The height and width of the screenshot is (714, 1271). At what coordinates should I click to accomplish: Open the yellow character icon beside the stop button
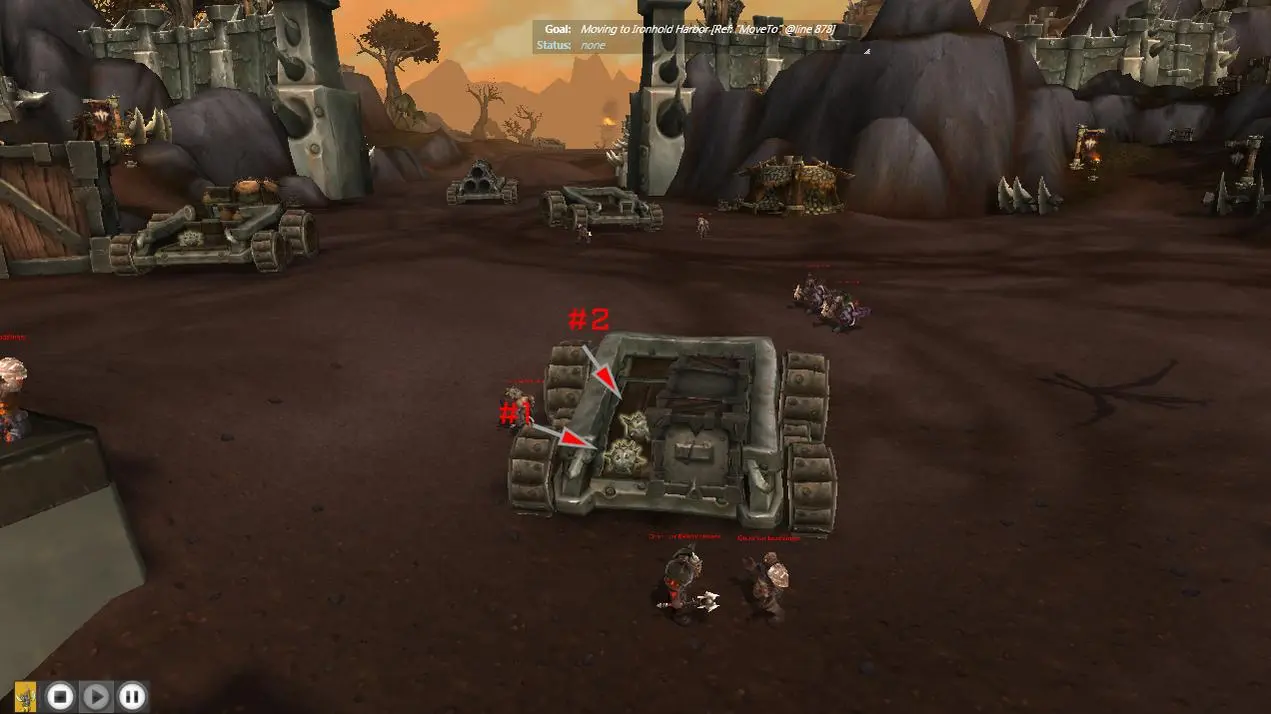click(x=26, y=696)
